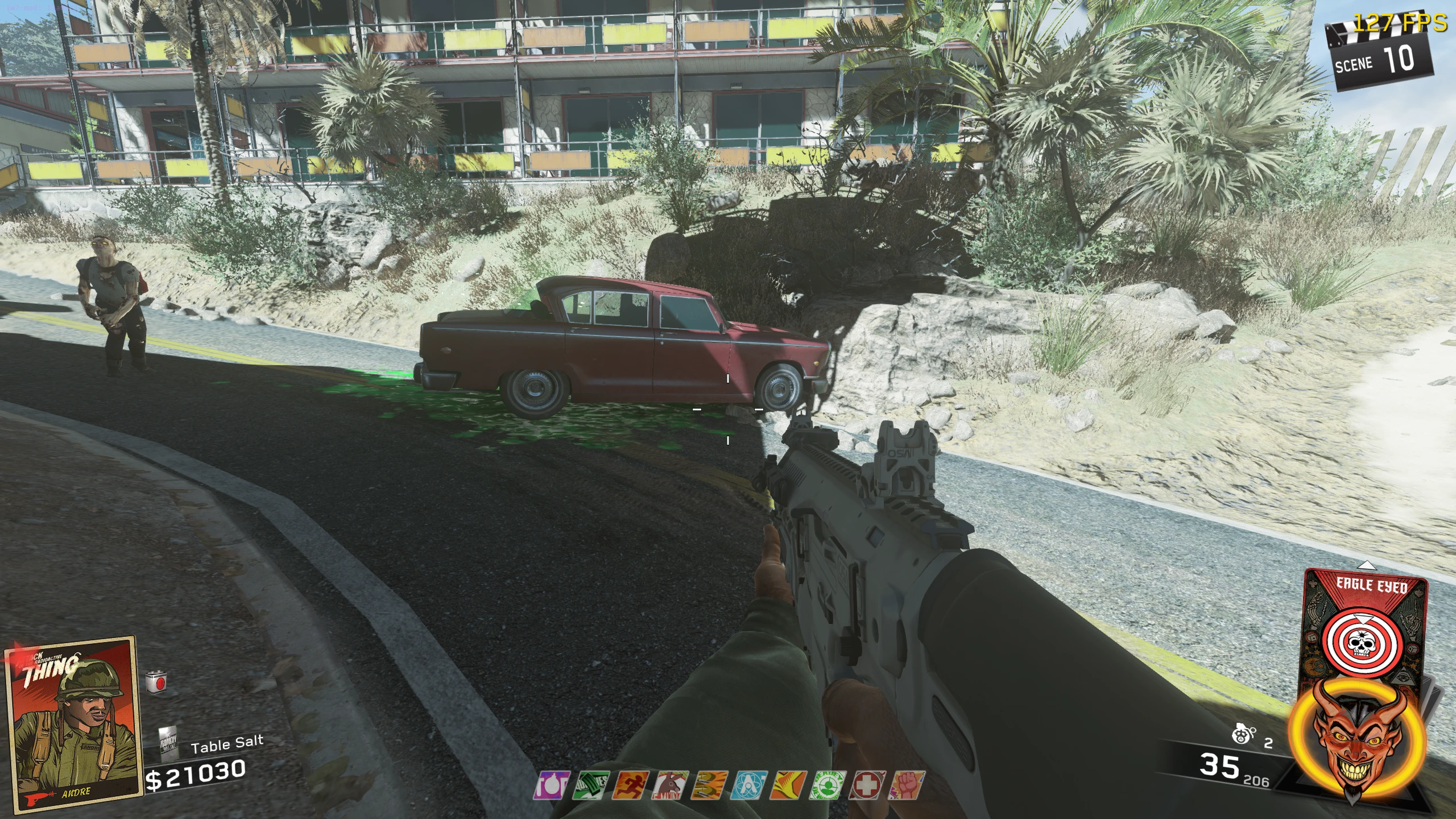Choose the red medical cross perk icon
Viewport: 1456px width, 819px height.
pyautogui.click(x=867, y=785)
